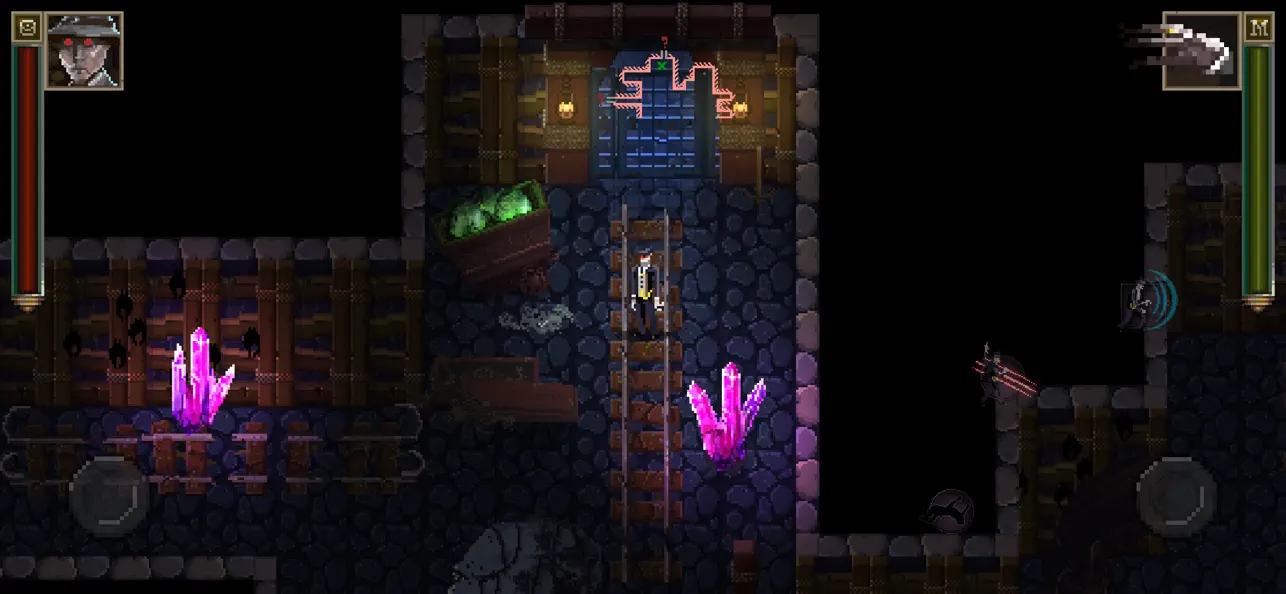Tap the right virtual aim joystick
Image resolution: width=1286 pixels, height=594 pixels.
pos(1176,496)
